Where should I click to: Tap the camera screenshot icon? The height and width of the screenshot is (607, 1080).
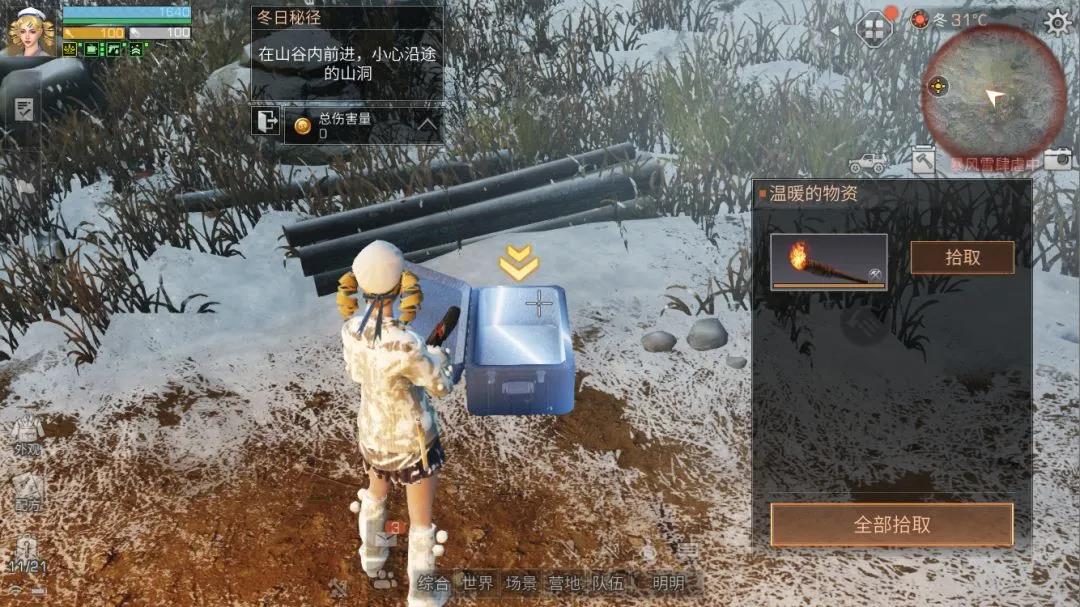pos(1057,159)
